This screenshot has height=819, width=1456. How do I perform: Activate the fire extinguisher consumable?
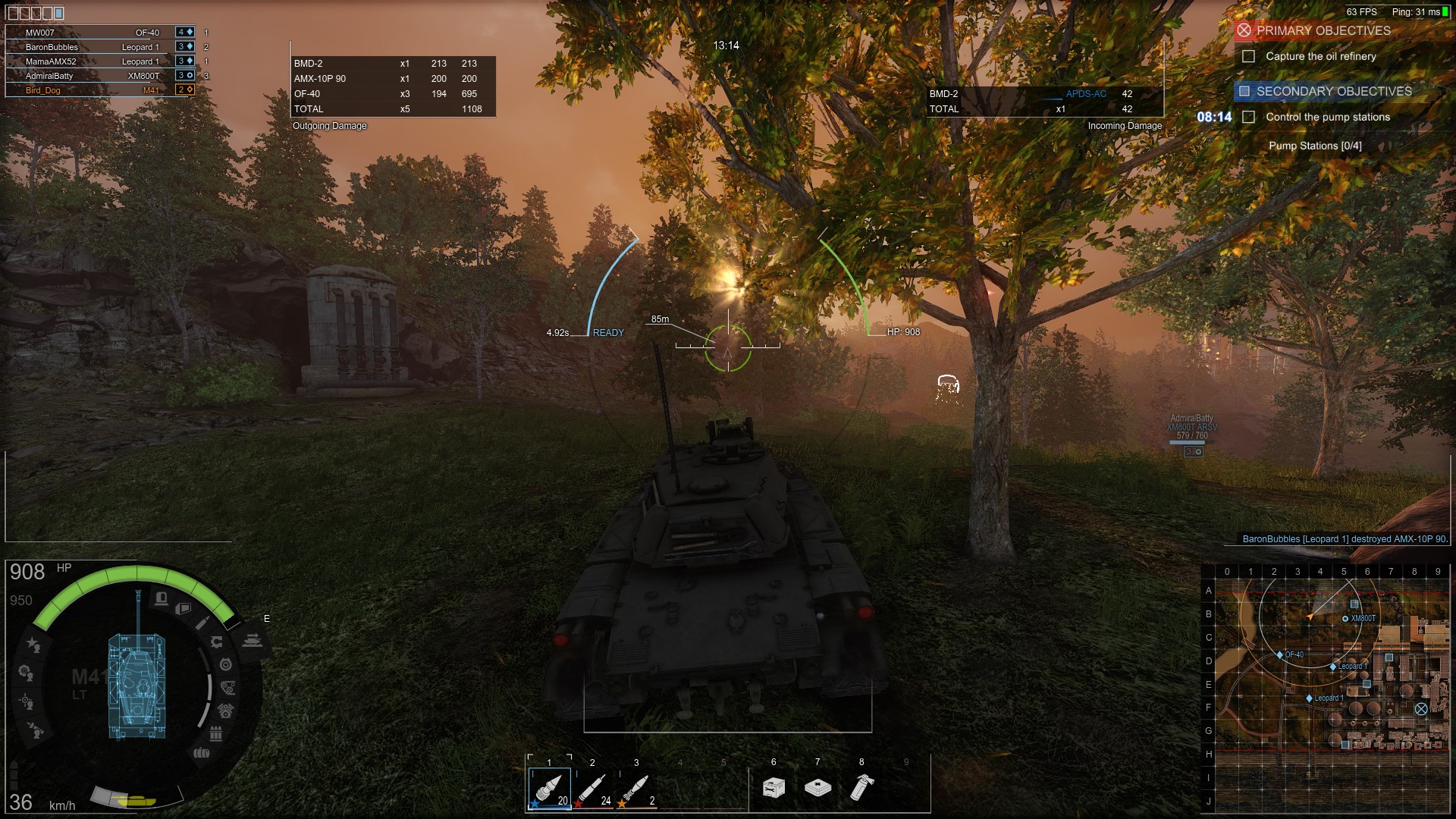pyautogui.click(x=861, y=788)
